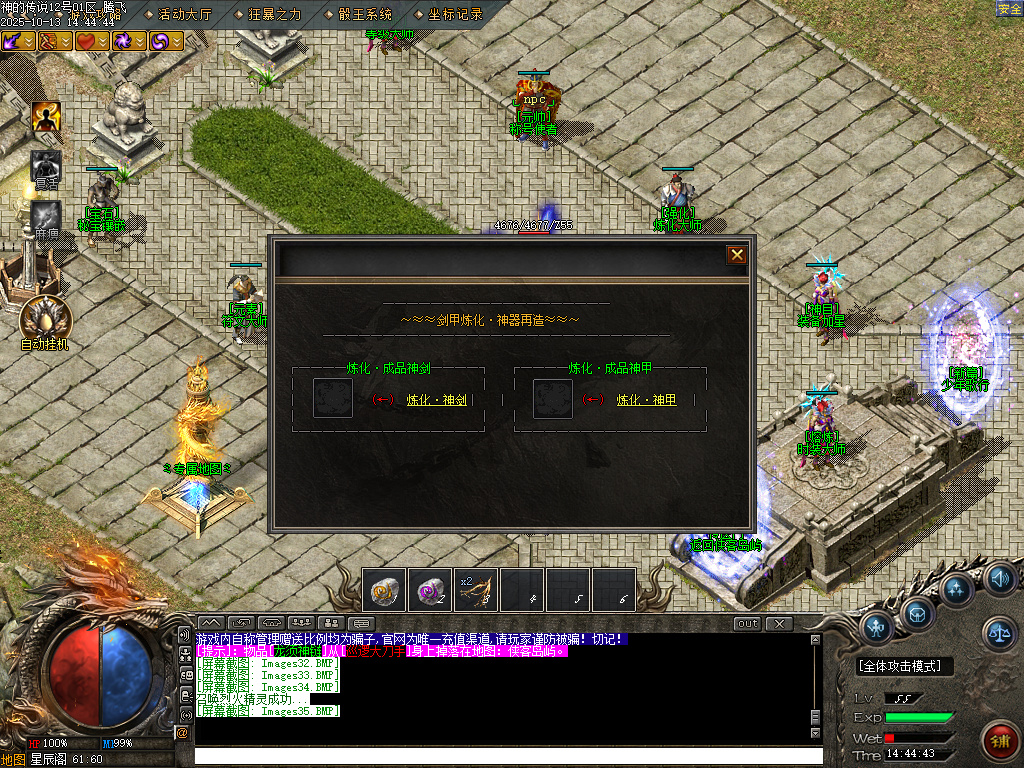Image resolution: width=1024 pixels, height=768 pixels.
Task: Close the sword and armor refining dialog
Action: pos(737,255)
